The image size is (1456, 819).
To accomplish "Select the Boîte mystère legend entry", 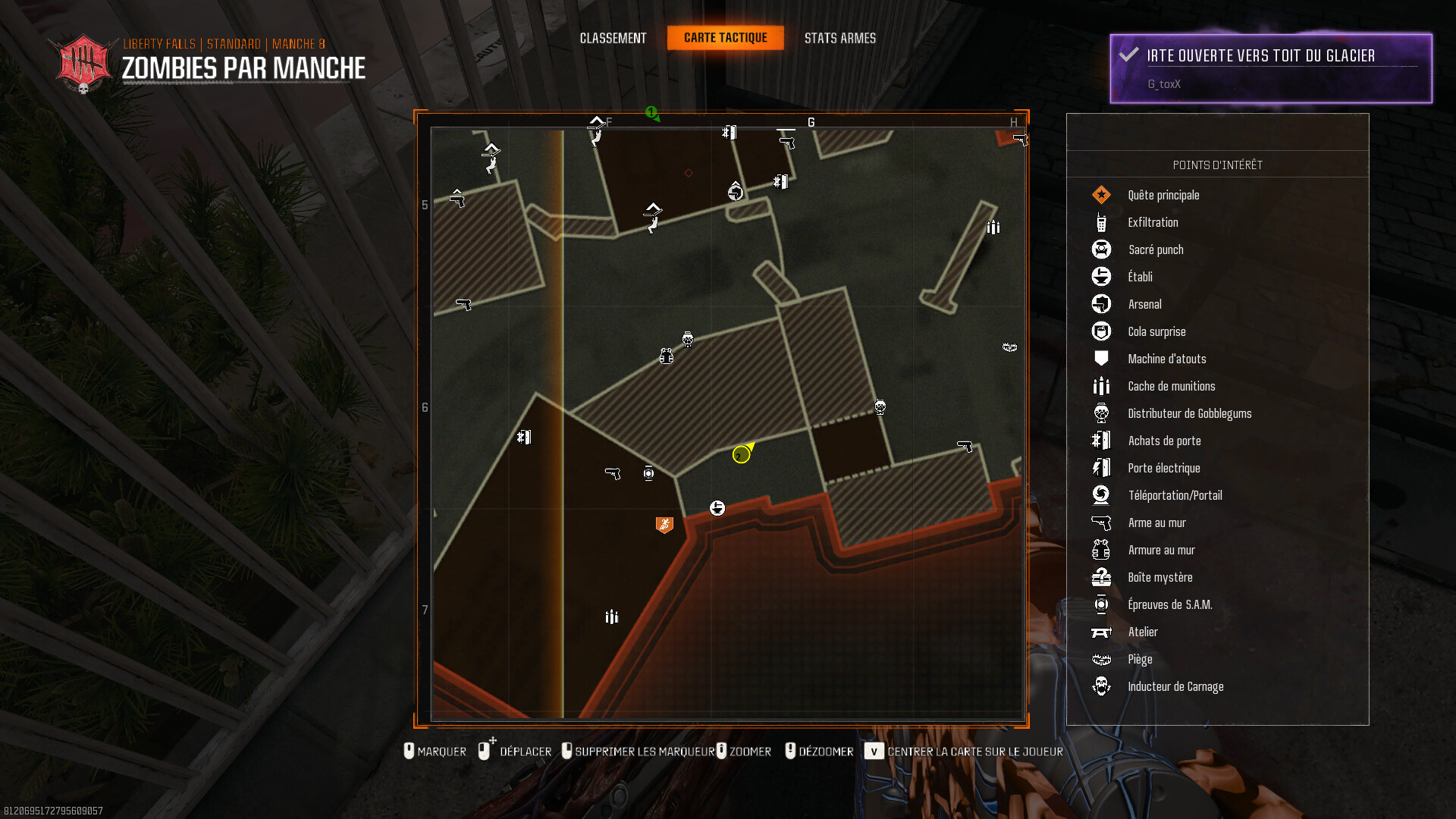I will (1159, 577).
